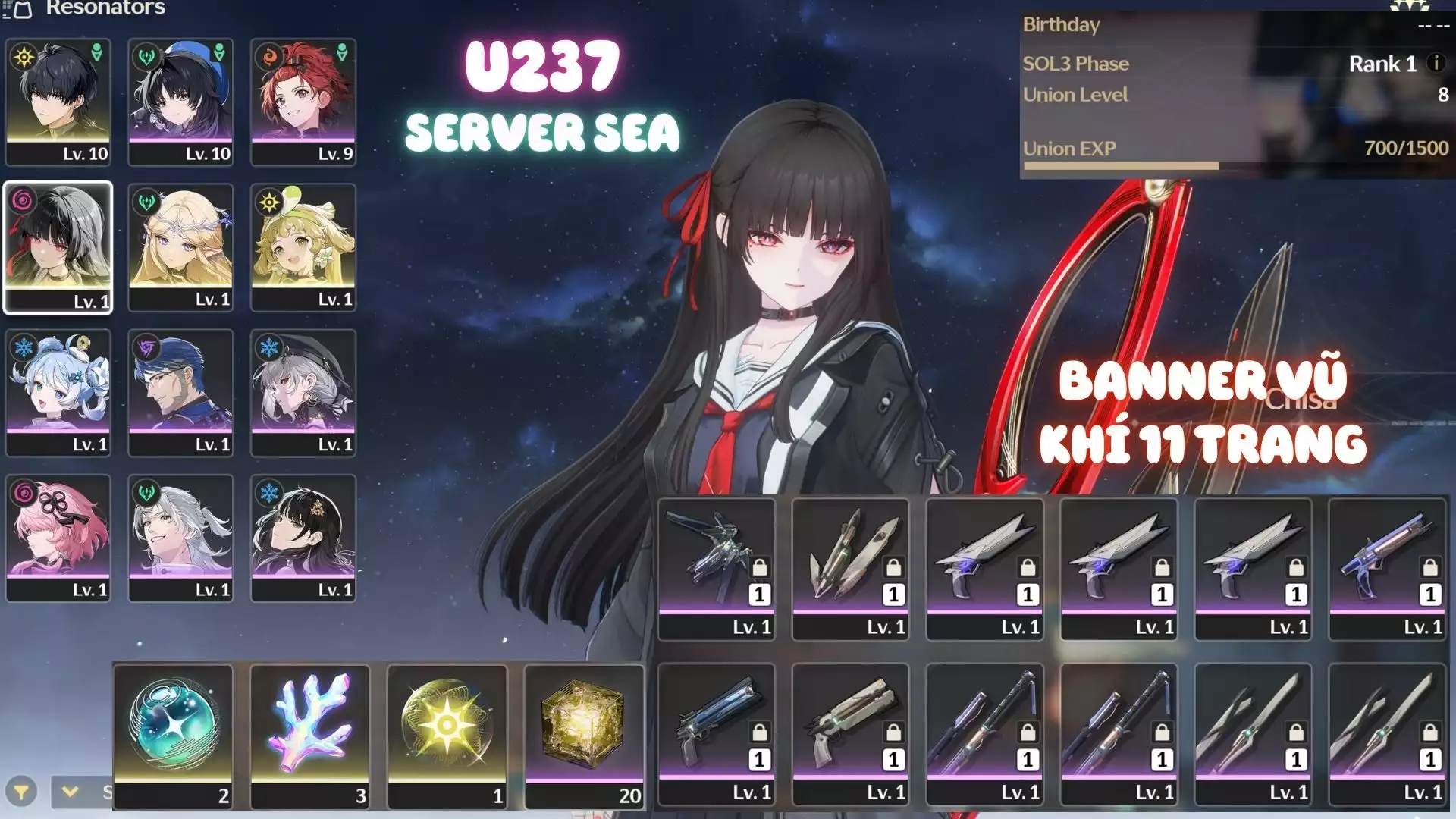
Task: Pick the highlighted black-and-white haired resonator
Action: point(58,246)
